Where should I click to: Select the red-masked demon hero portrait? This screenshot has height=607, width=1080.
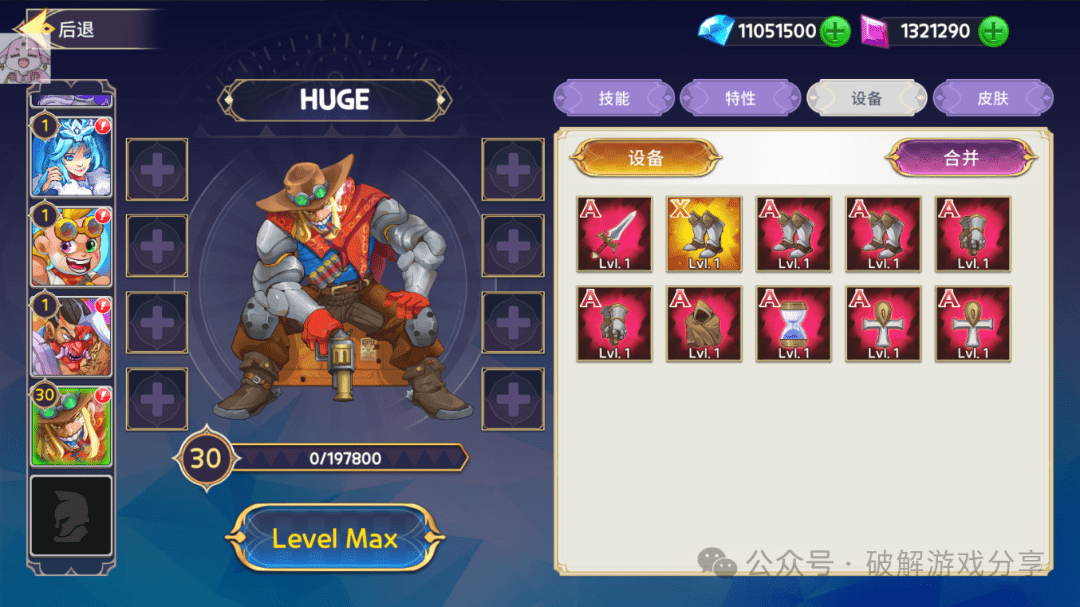[x=71, y=335]
